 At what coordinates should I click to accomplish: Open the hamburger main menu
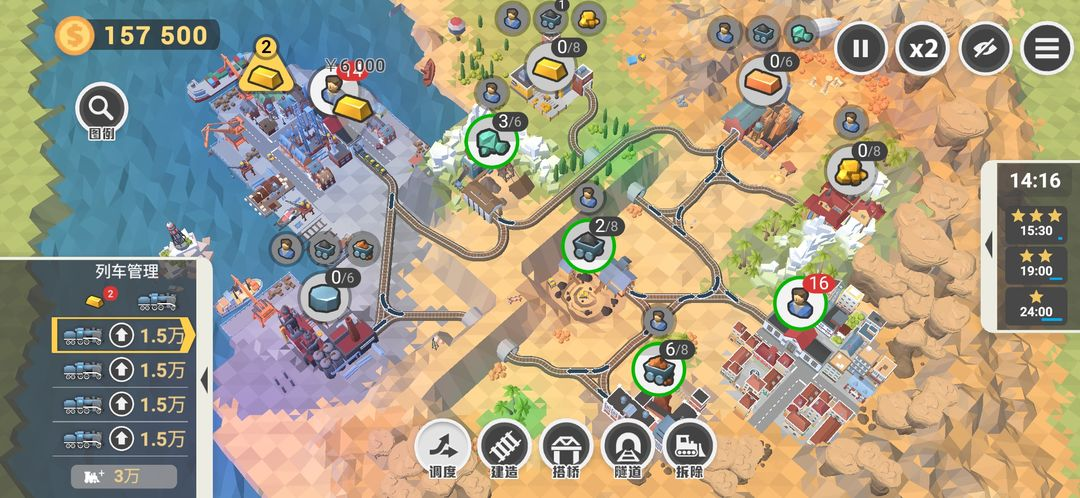click(1046, 48)
